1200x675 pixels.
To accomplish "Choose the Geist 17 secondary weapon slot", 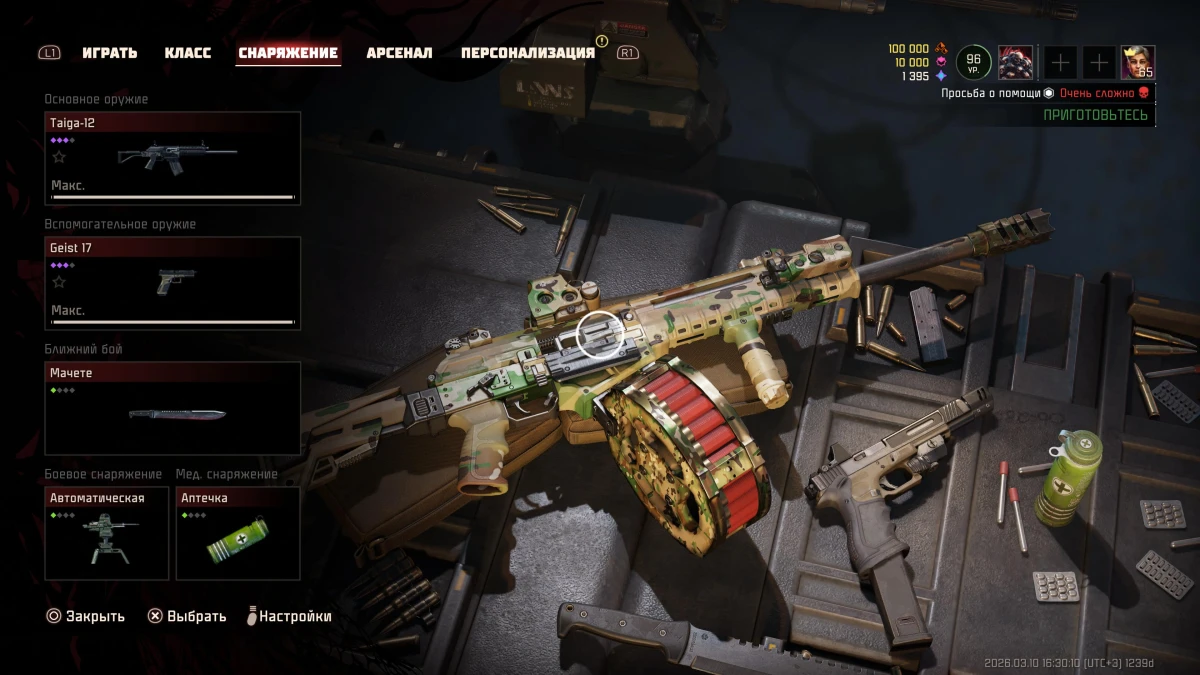I will (173, 283).
